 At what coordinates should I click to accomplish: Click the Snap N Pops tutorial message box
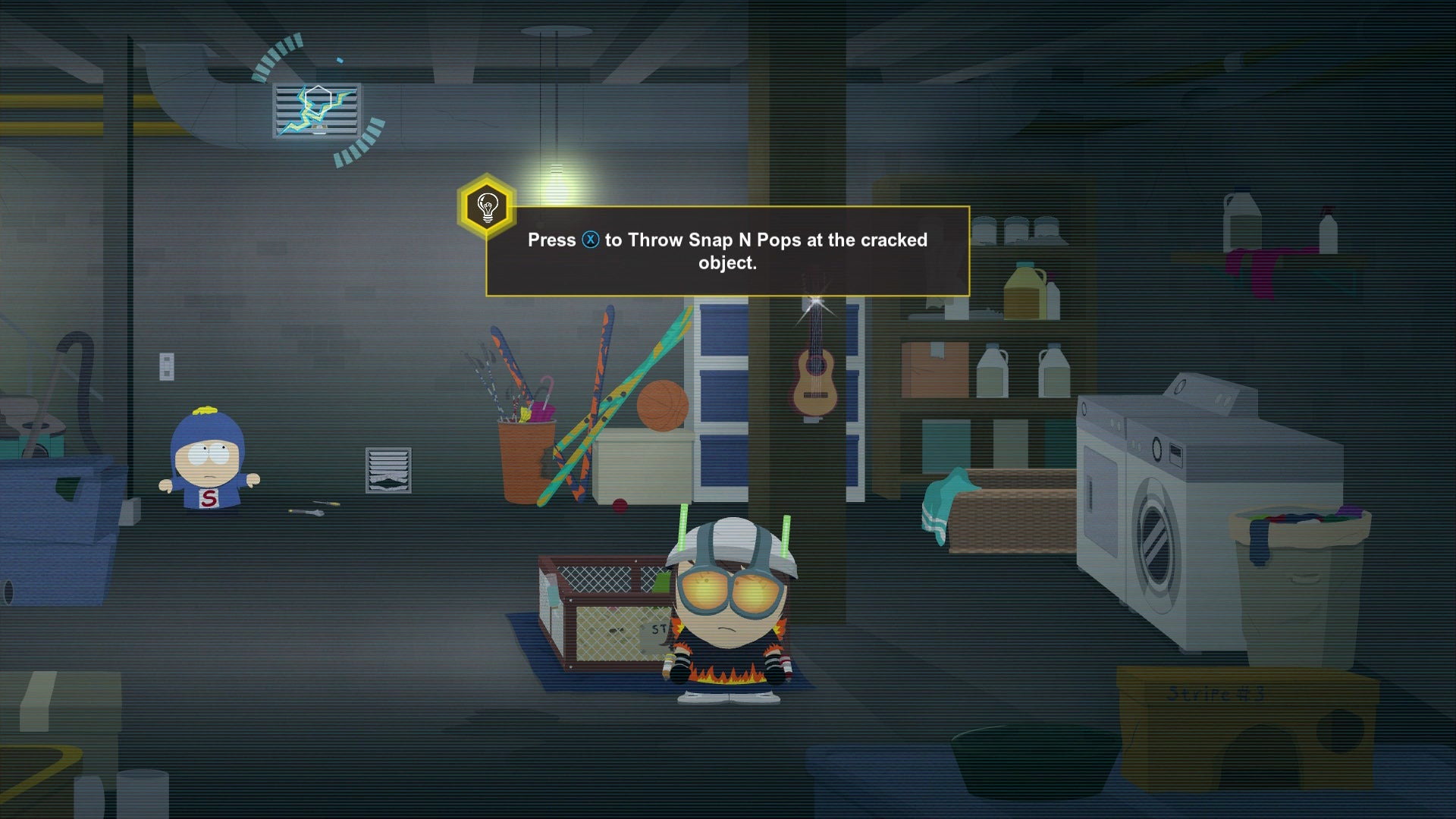point(727,251)
